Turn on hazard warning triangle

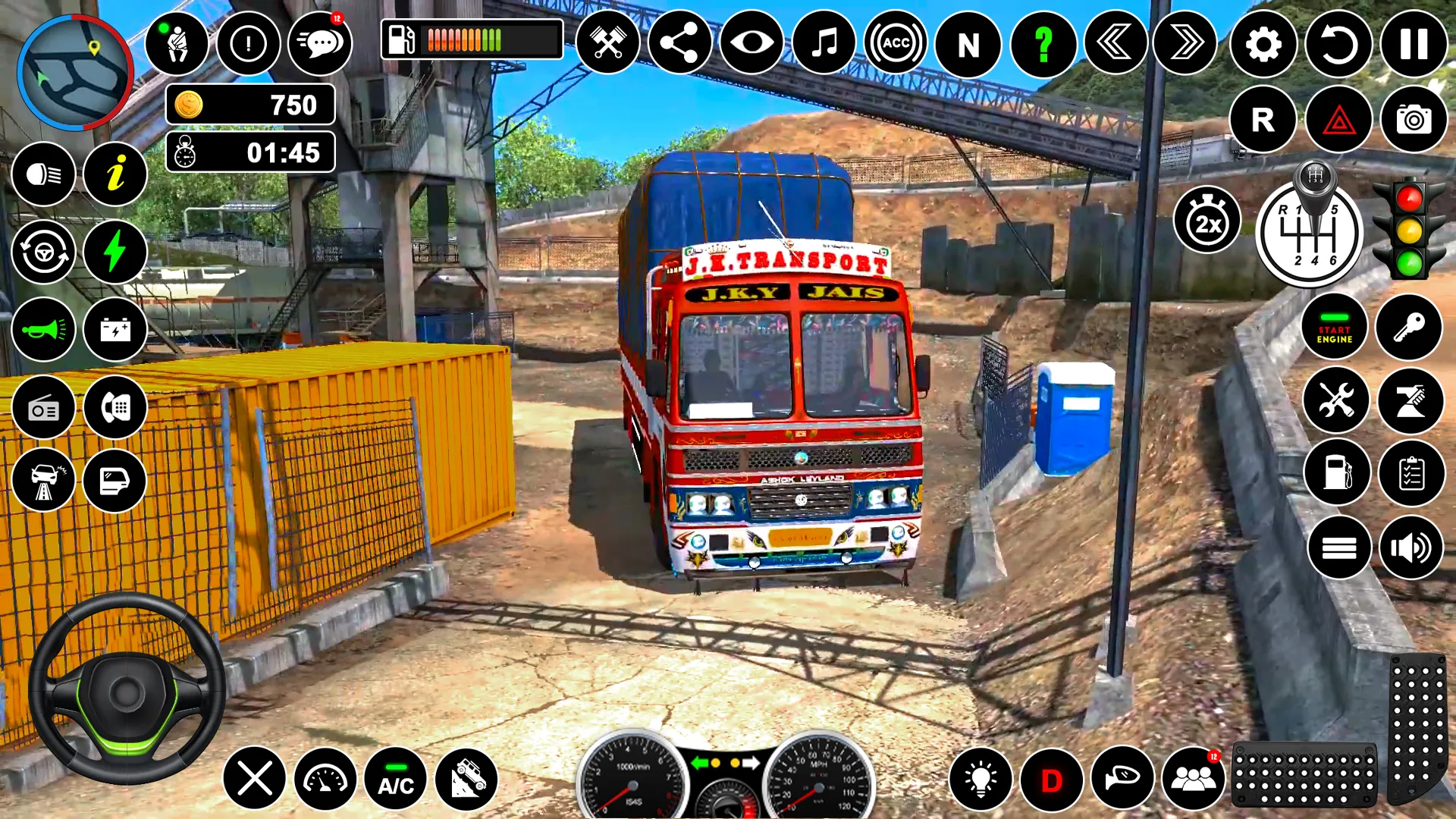[x=1338, y=119]
